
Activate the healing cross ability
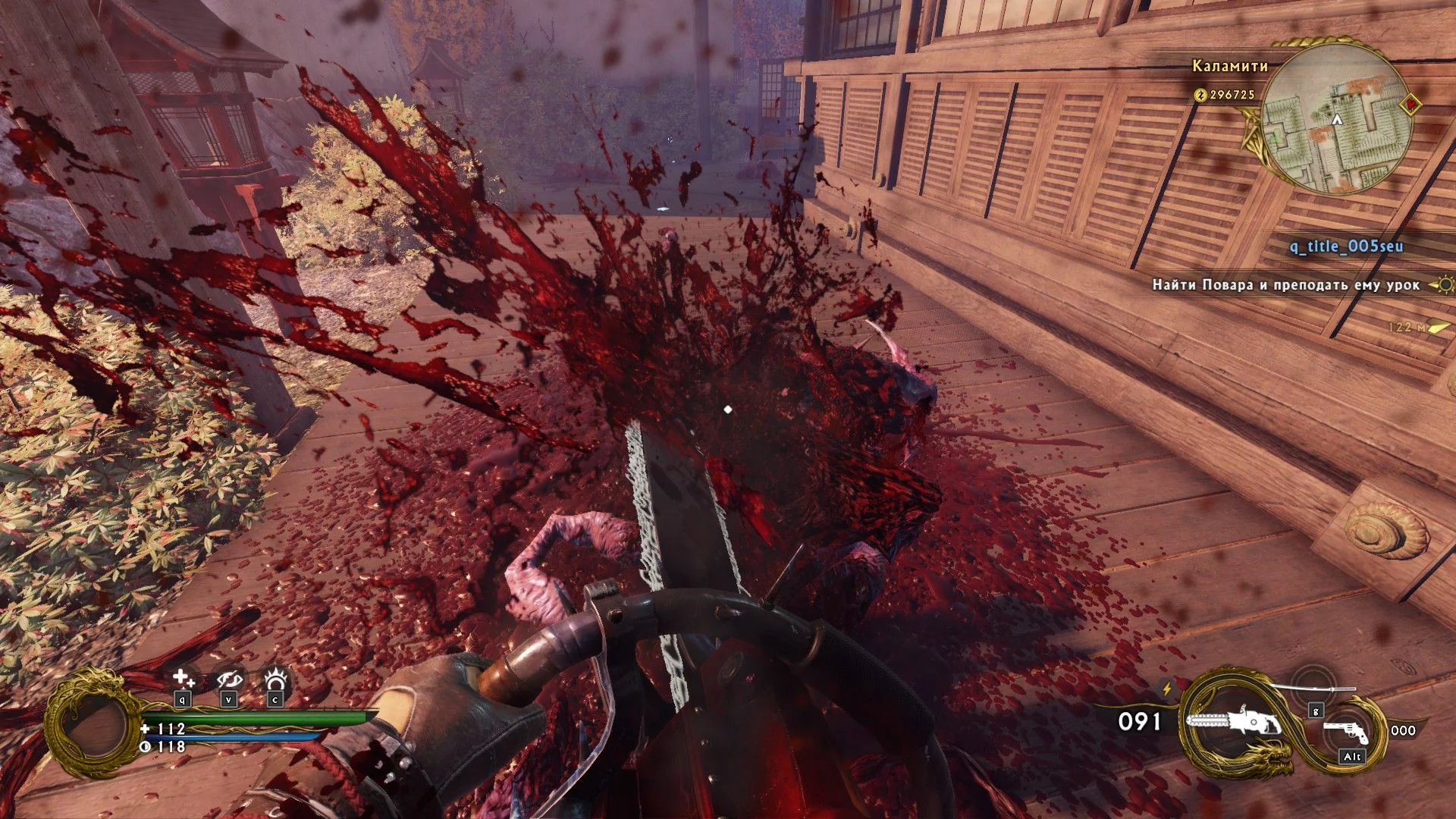(183, 679)
